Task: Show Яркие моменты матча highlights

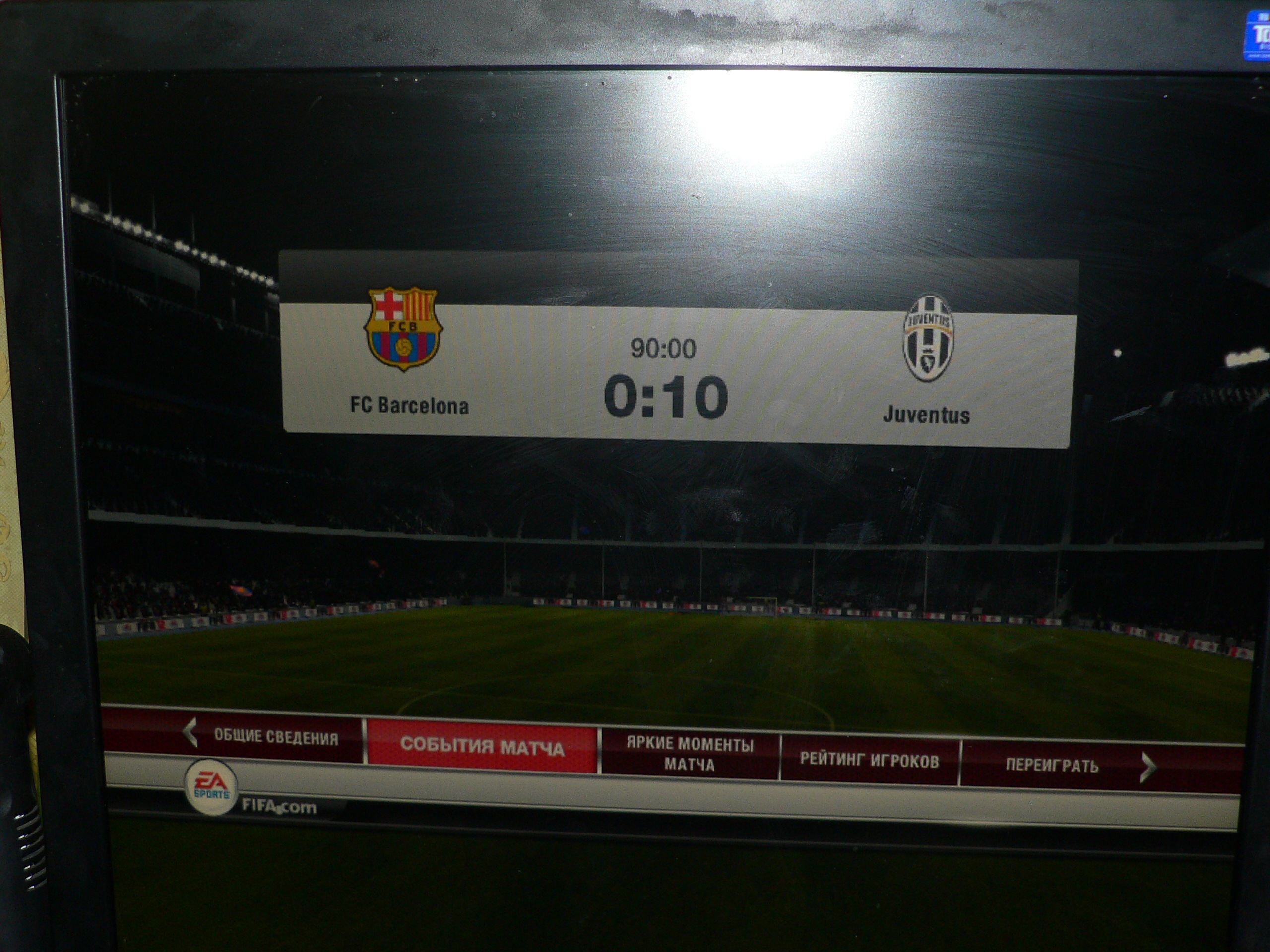Action: [x=690, y=755]
